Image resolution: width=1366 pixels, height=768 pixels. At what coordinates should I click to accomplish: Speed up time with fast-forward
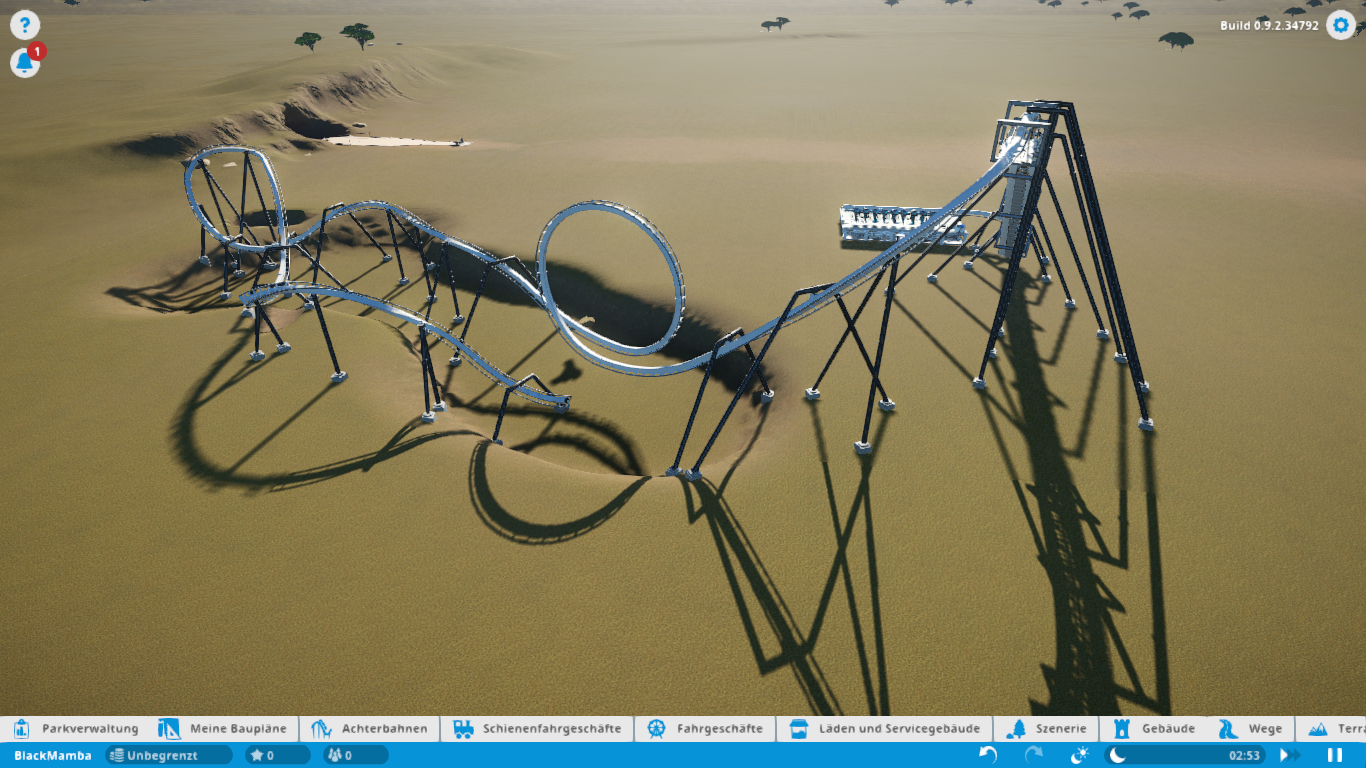[x=1290, y=756]
